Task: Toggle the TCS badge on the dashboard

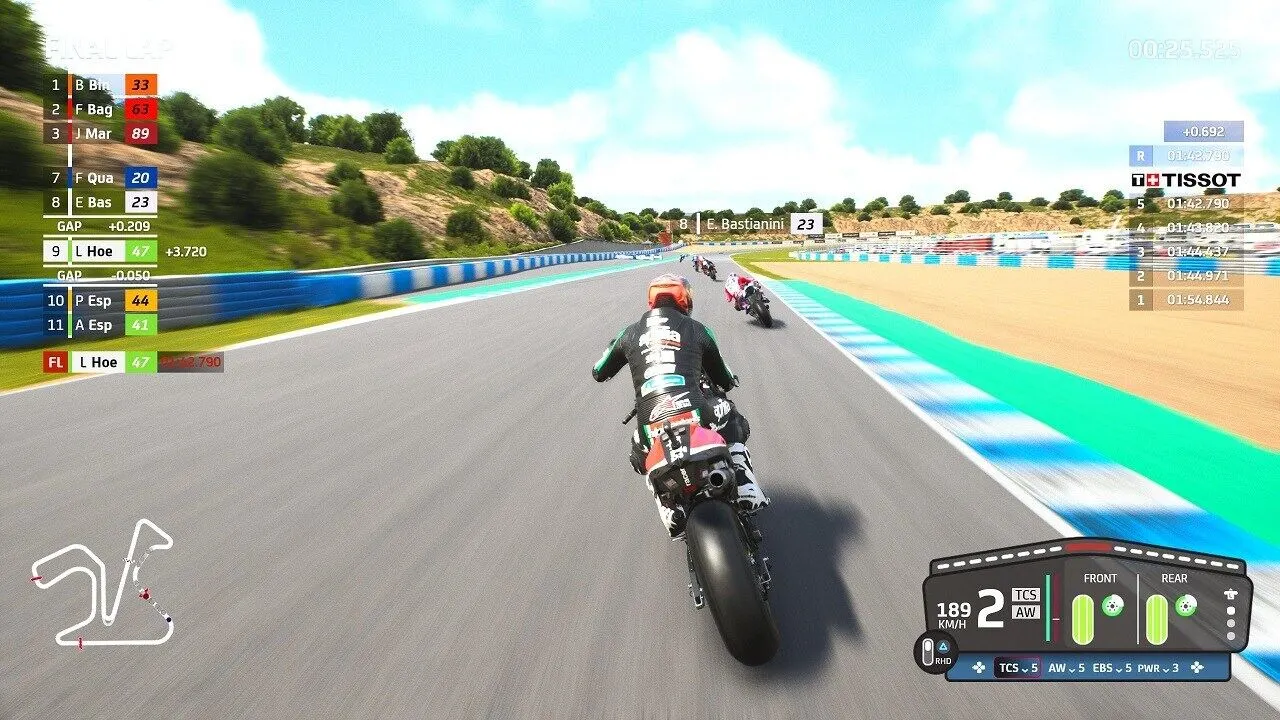Action: [x=1025, y=596]
